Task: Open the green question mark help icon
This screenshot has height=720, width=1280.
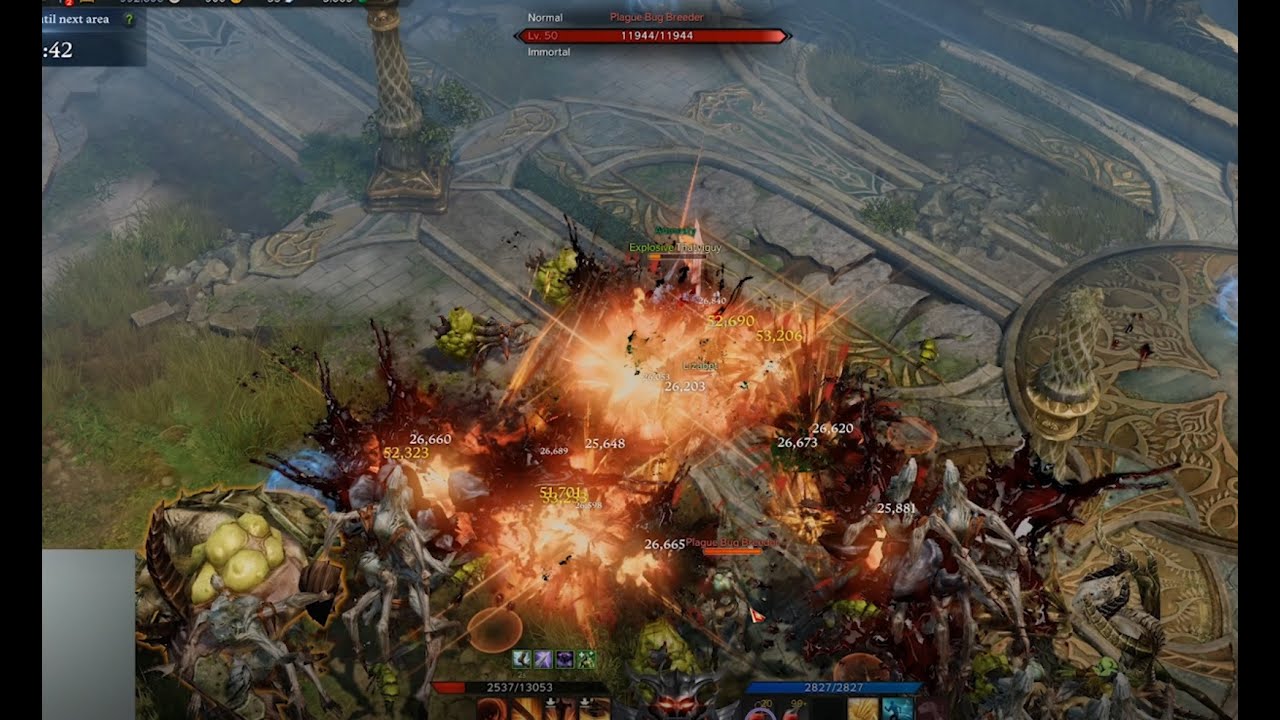Action: (127, 20)
